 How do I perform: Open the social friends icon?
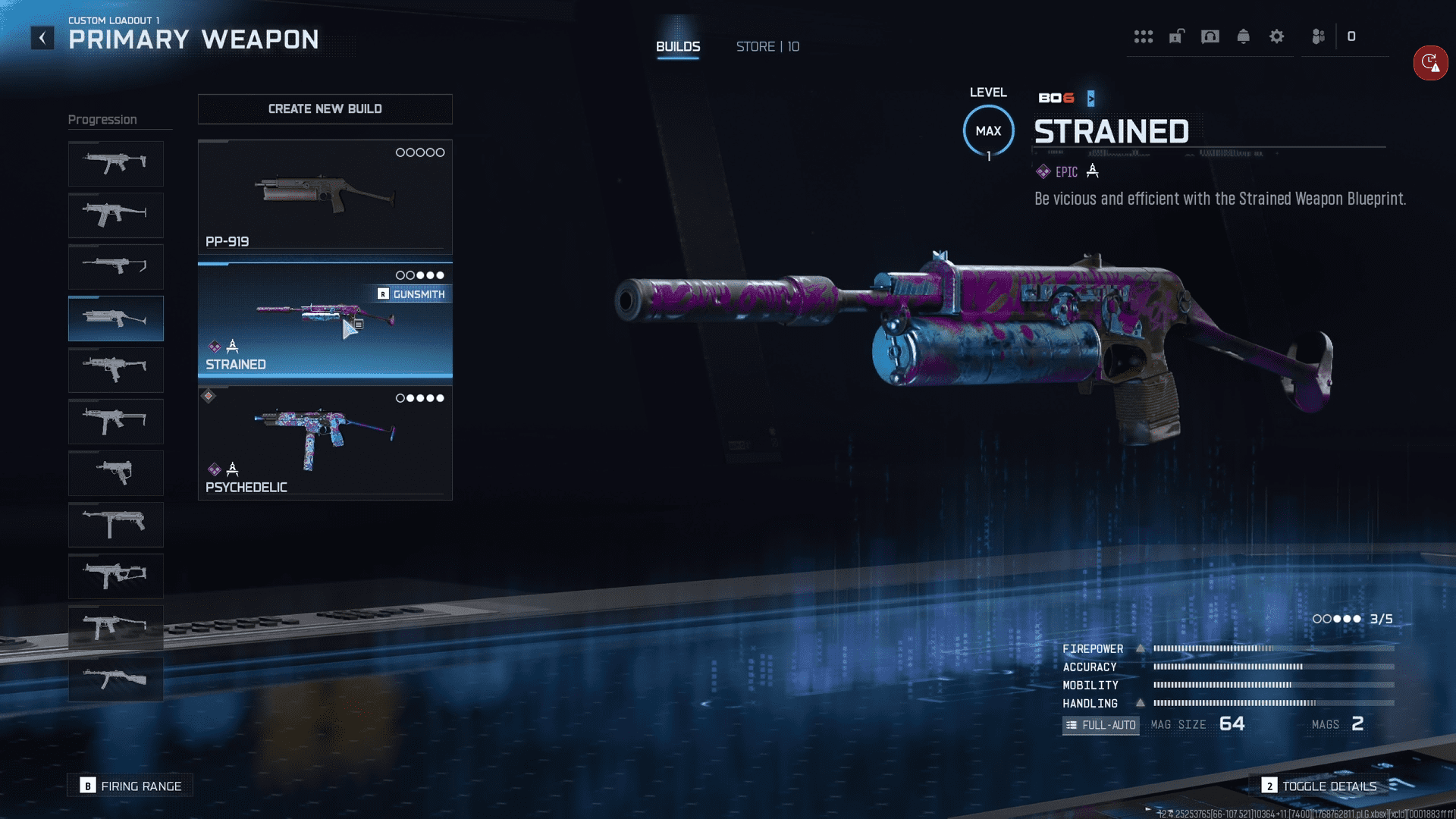1318,36
